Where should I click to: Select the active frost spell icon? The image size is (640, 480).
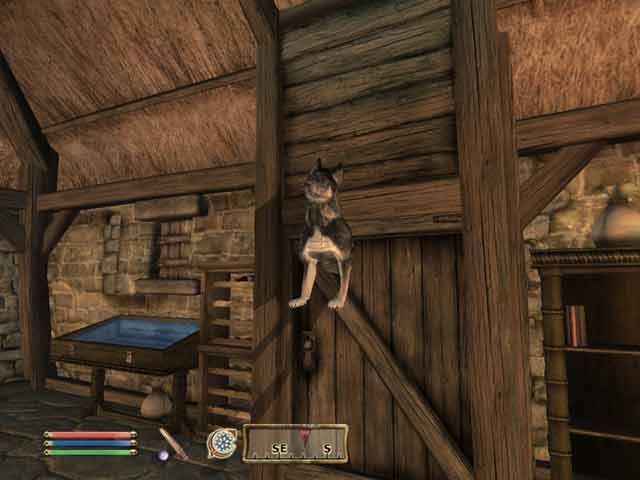221,442
